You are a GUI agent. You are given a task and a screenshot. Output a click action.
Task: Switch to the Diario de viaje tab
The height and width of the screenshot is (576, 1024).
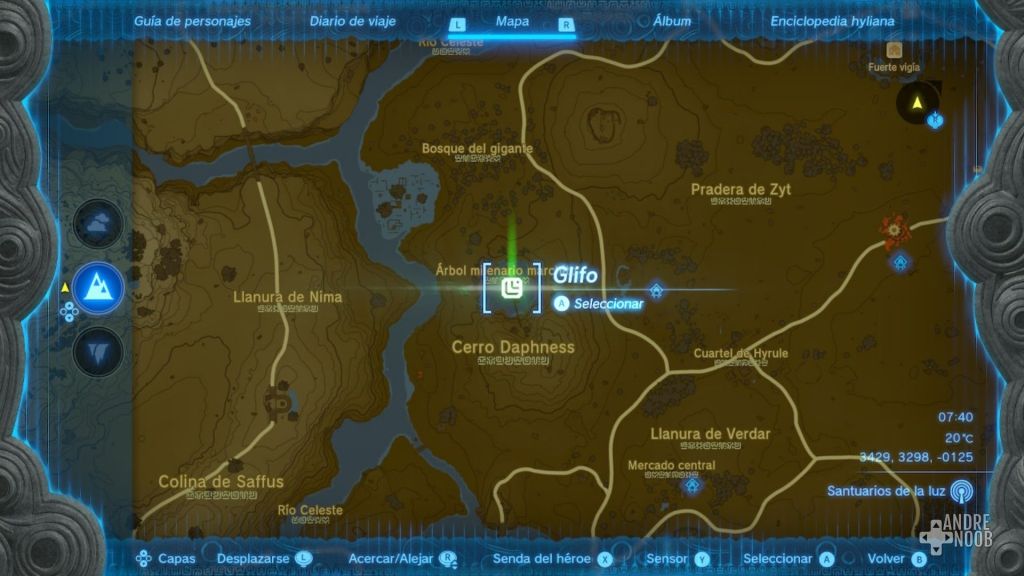[x=352, y=21]
